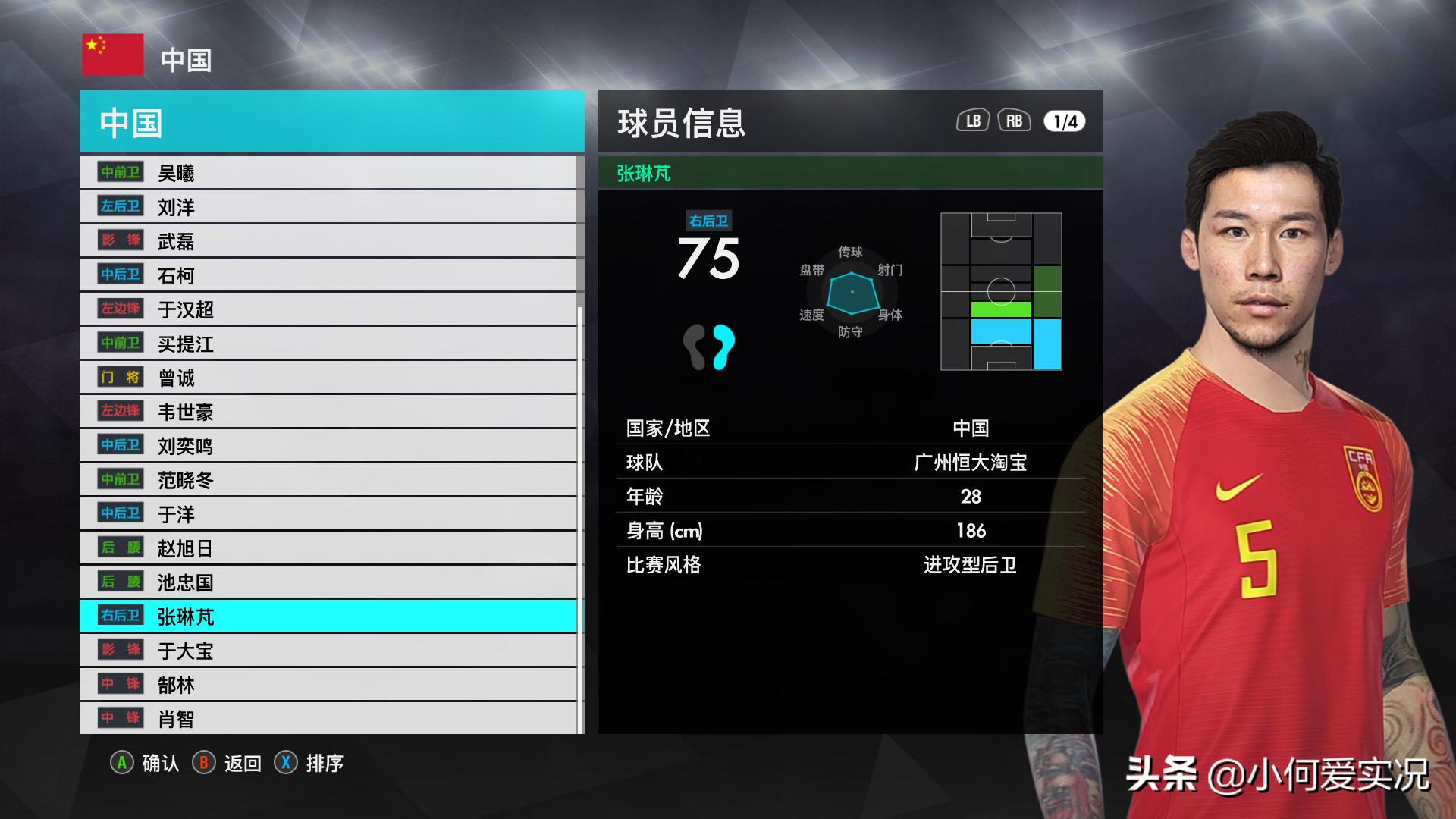The width and height of the screenshot is (1456, 819).
Task: Click the 1/4 player info page indicator
Action: (x=1065, y=121)
